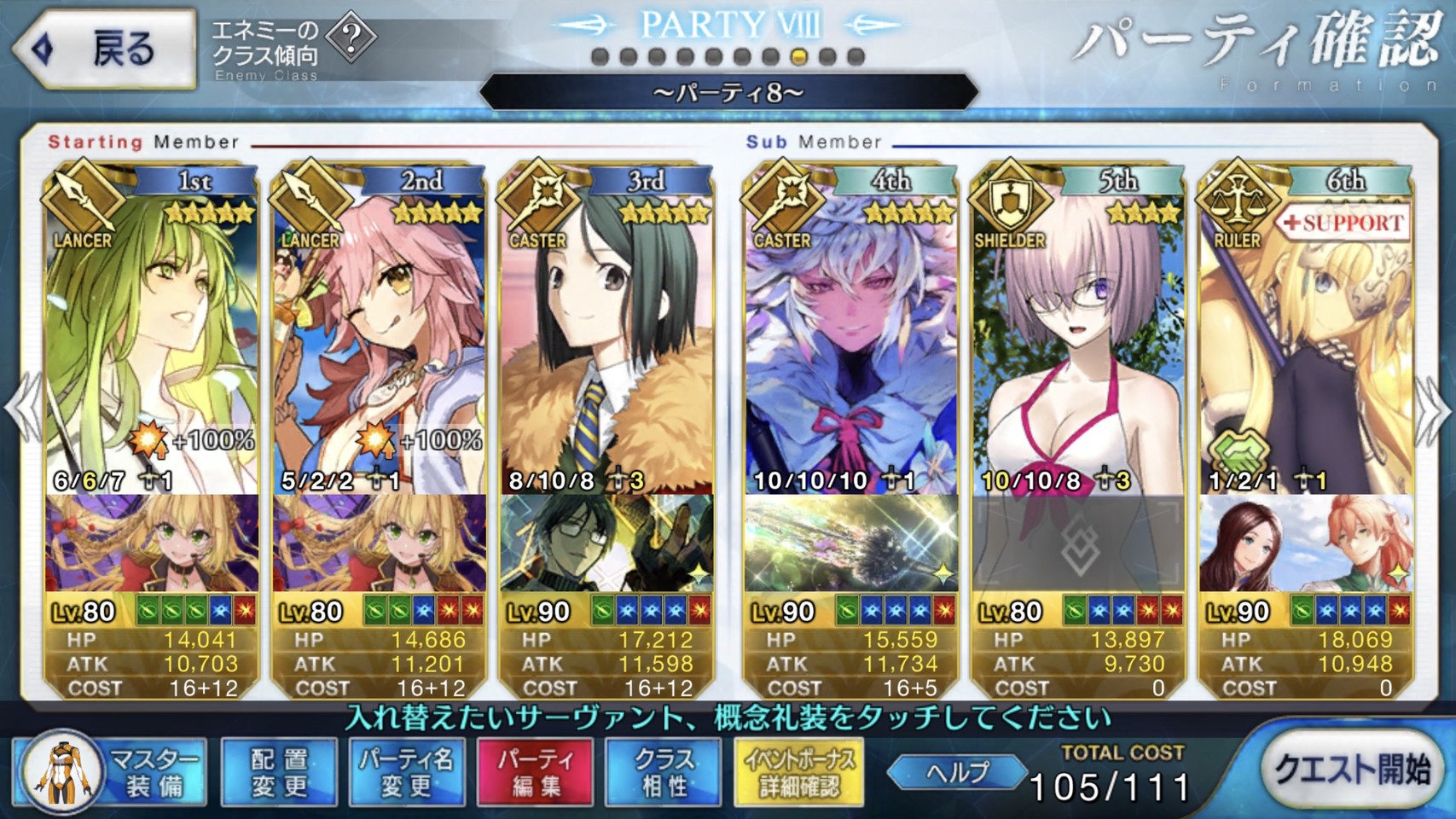Open the ヘルプ help button
Screen dimensions: 1456x819
(x=958, y=772)
